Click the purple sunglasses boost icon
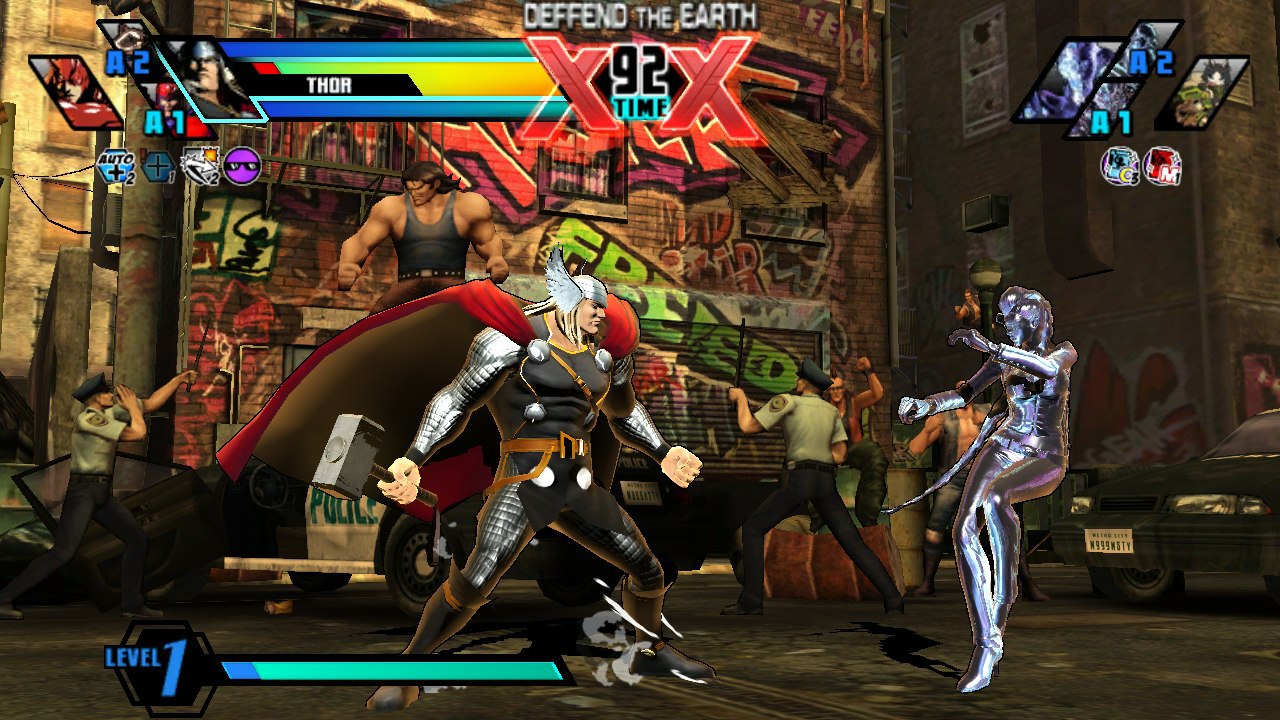Screen dimensions: 1280x720 (240, 165)
